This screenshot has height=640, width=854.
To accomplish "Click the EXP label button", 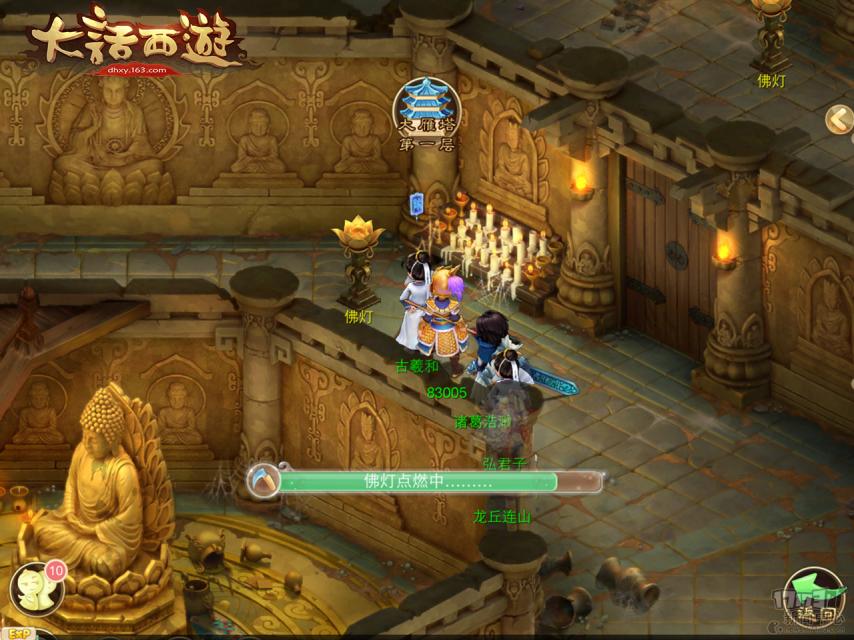I will [14, 633].
